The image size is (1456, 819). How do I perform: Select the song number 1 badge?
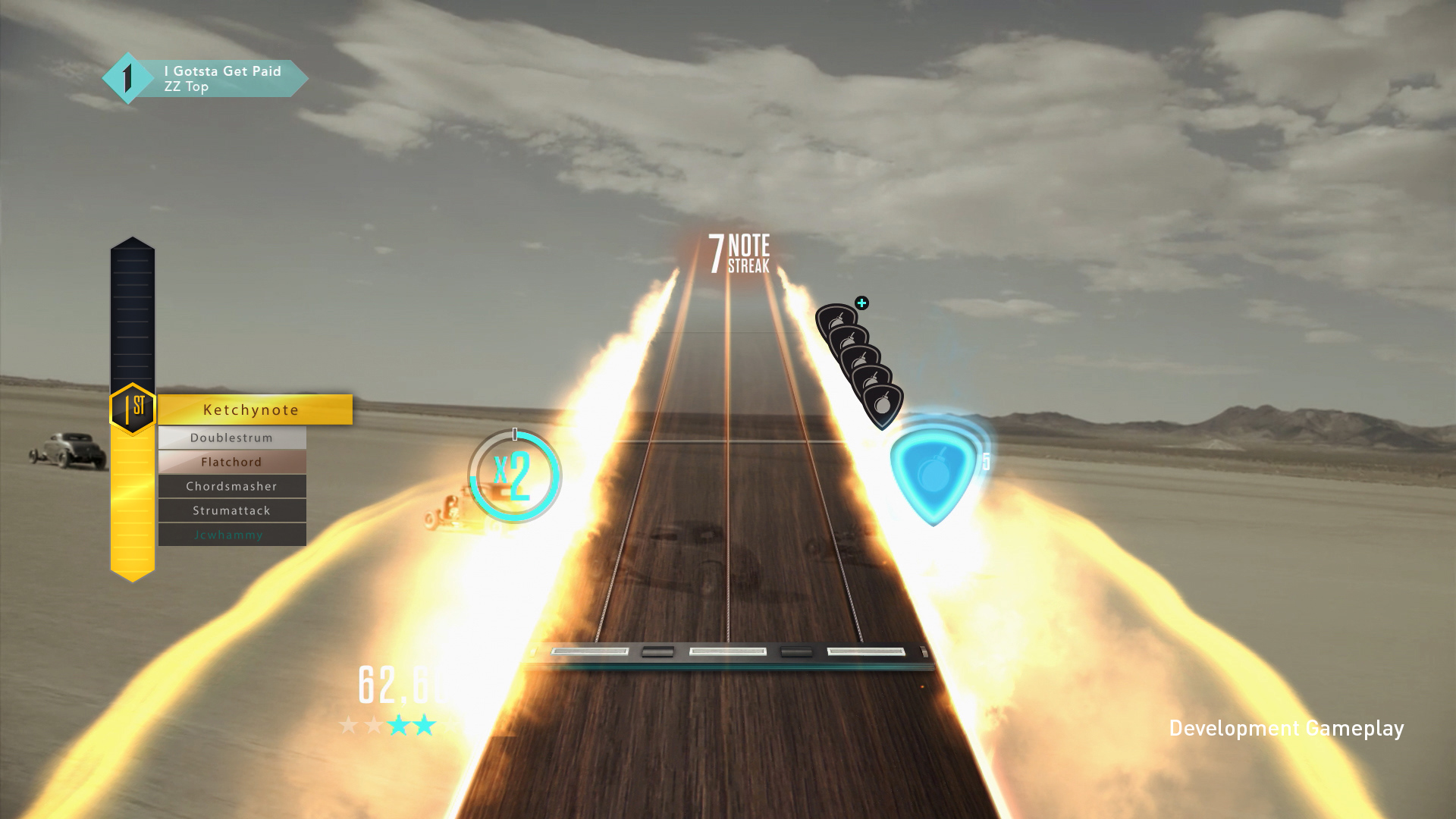127,77
